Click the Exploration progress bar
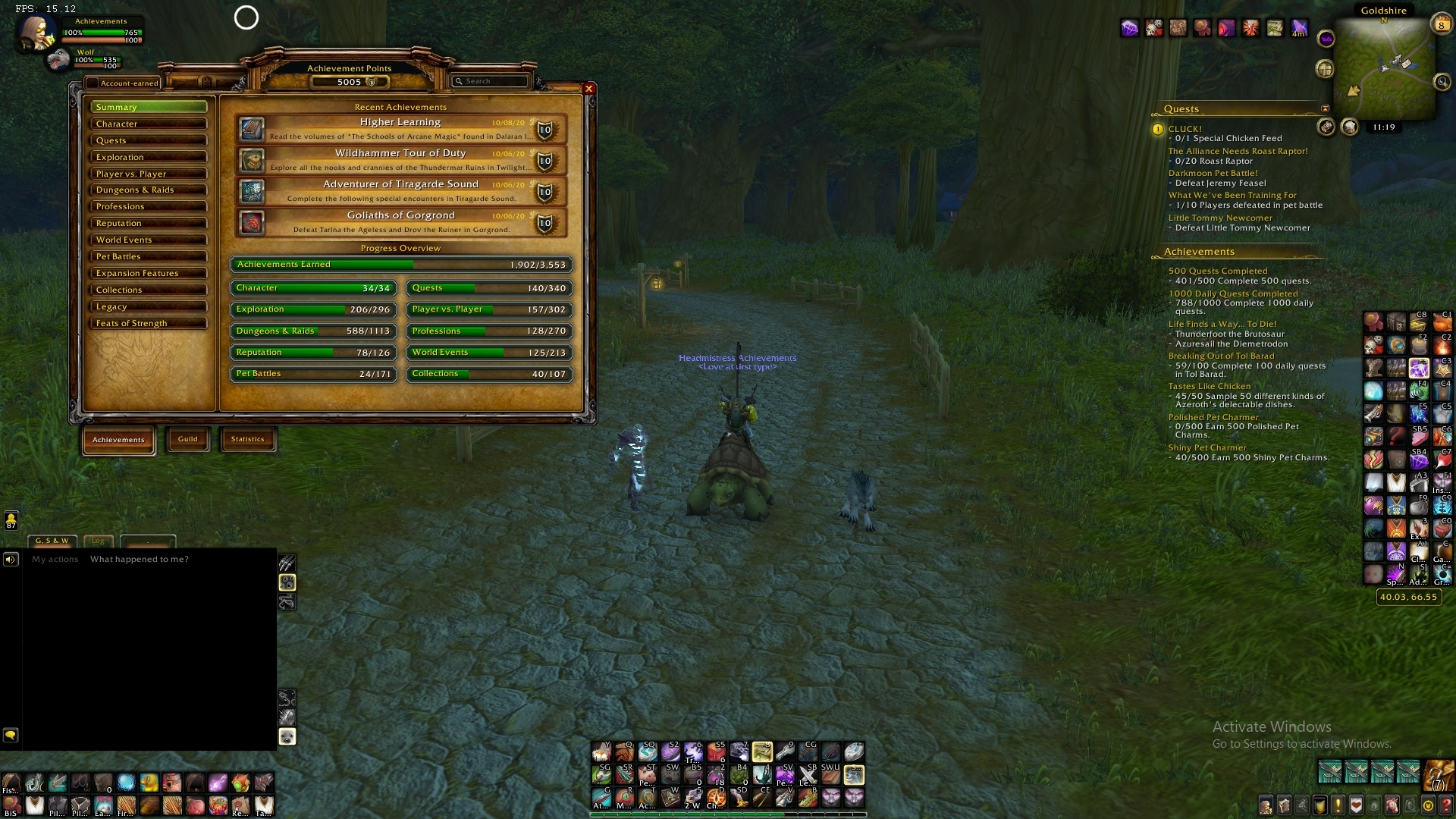 tap(313, 309)
